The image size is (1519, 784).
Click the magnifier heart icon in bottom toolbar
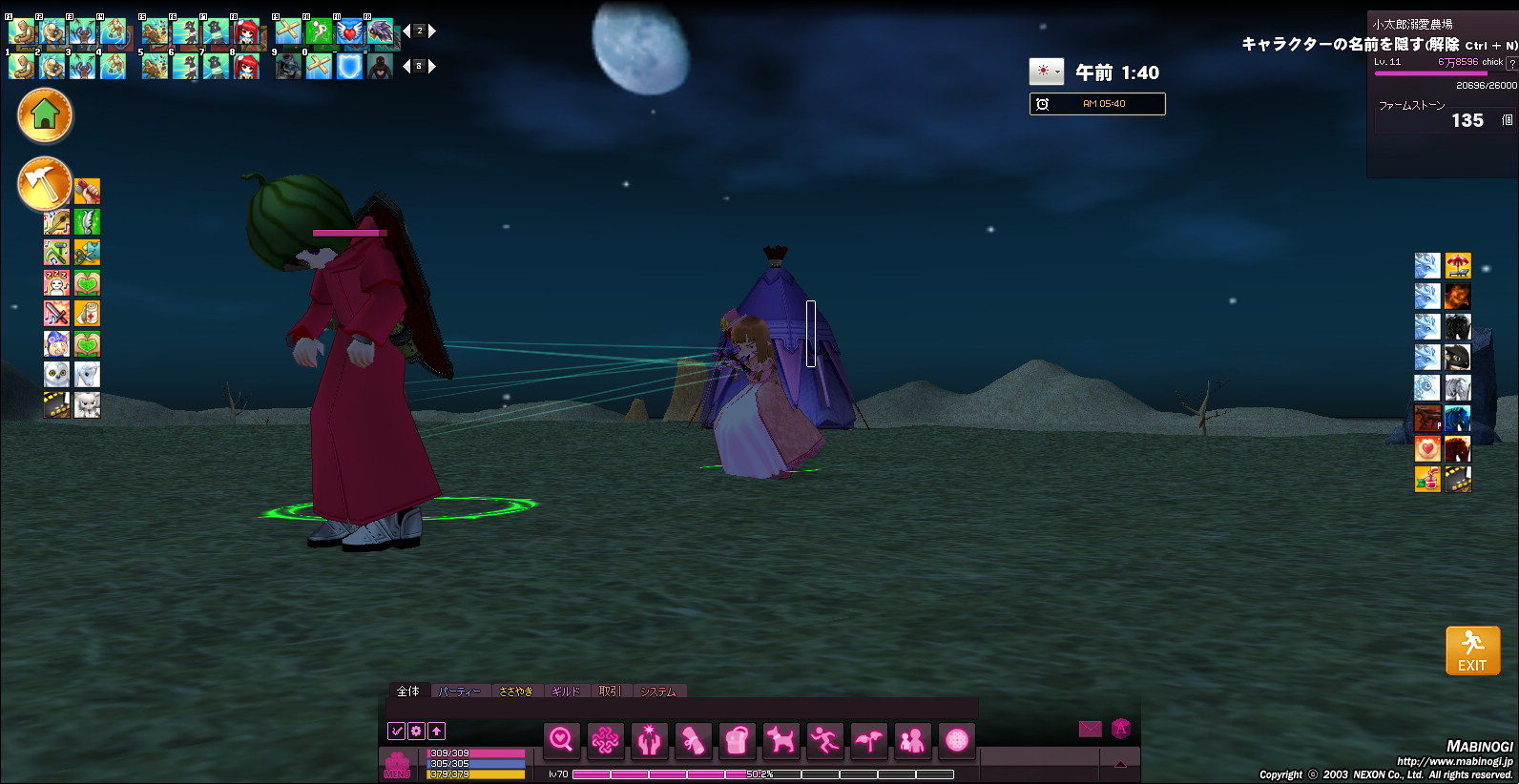[561, 739]
